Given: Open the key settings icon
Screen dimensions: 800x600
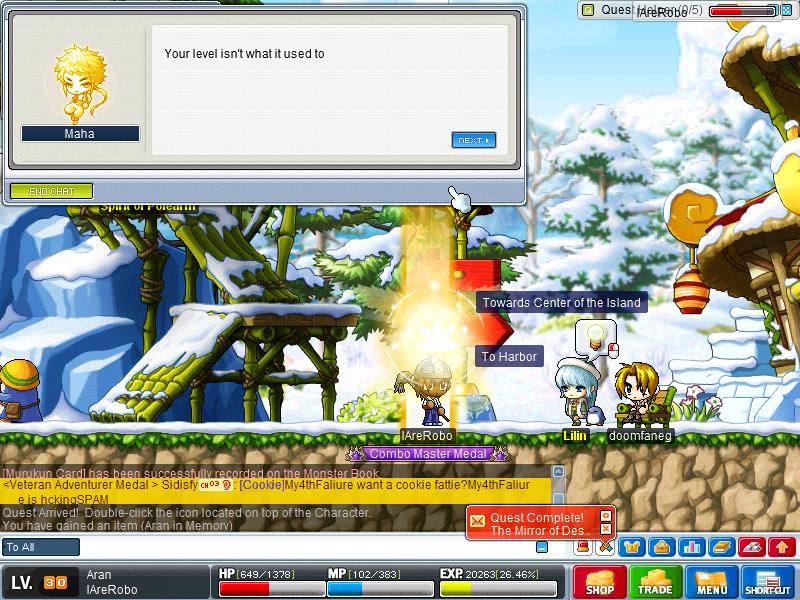Looking at the screenshot, I should (x=752, y=547).
